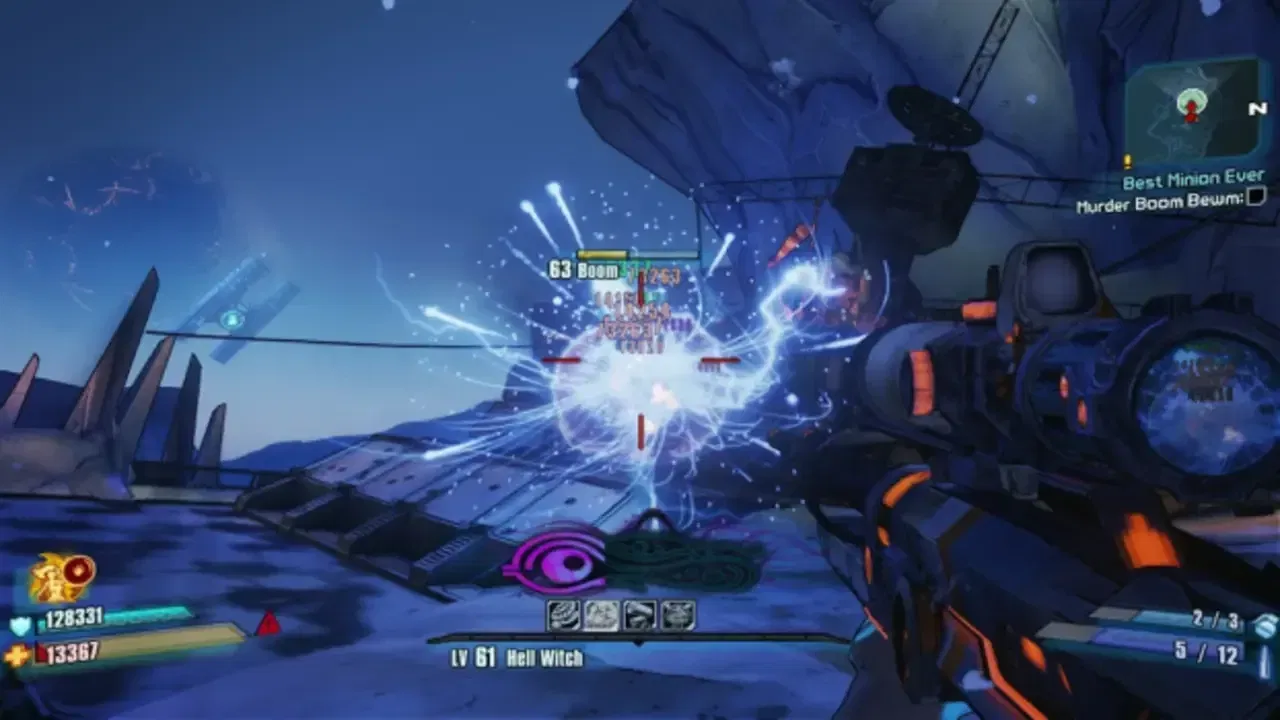Viewport: 1280px width, 720px height.
Task: Click the fourth status effect icon in the row
Action: click(x=677, y=614)
